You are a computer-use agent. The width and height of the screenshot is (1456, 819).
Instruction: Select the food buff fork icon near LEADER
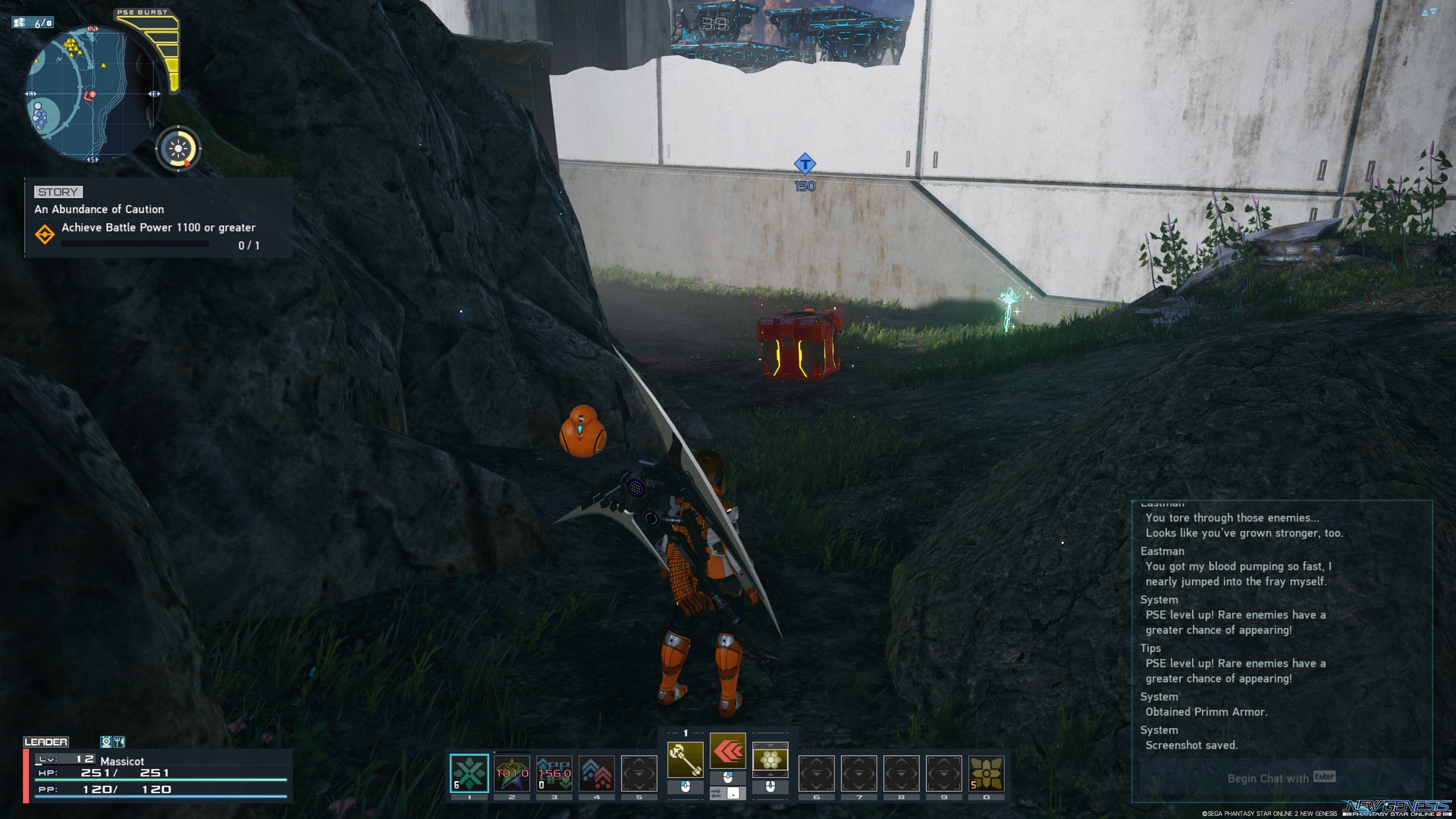[x=119, y=742]
